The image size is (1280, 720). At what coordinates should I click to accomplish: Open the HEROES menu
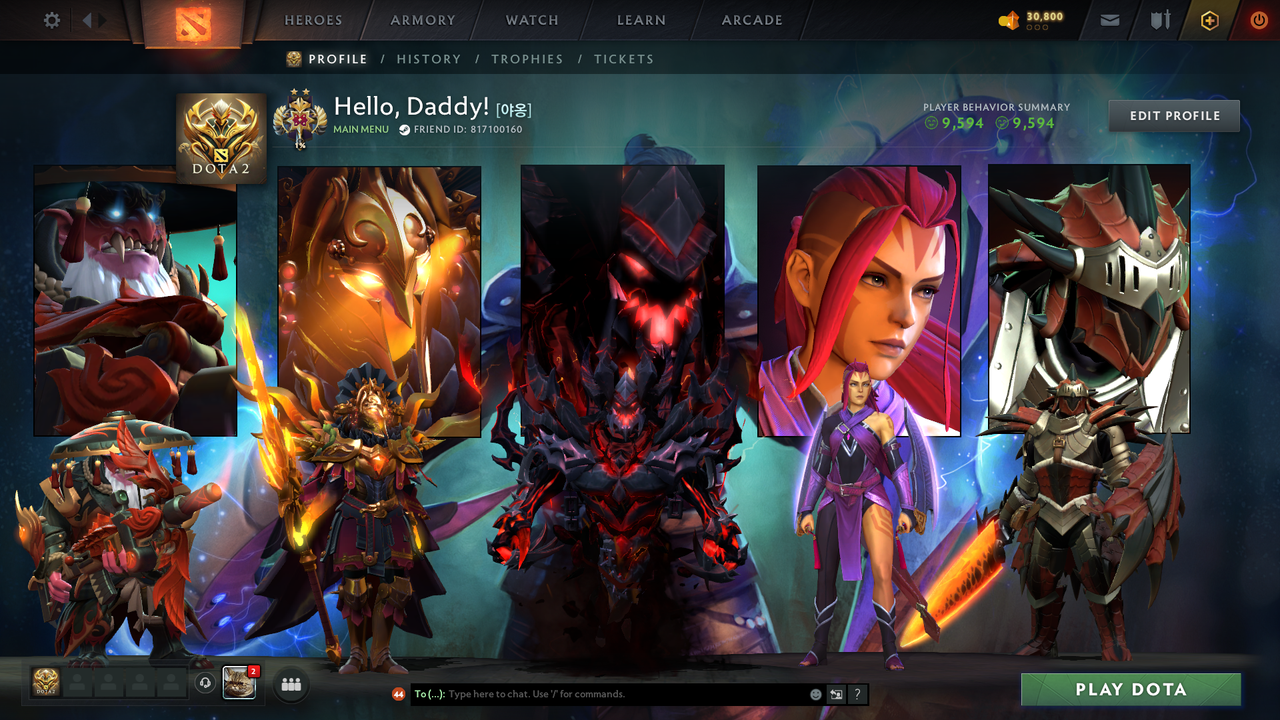tap(313, 19)
